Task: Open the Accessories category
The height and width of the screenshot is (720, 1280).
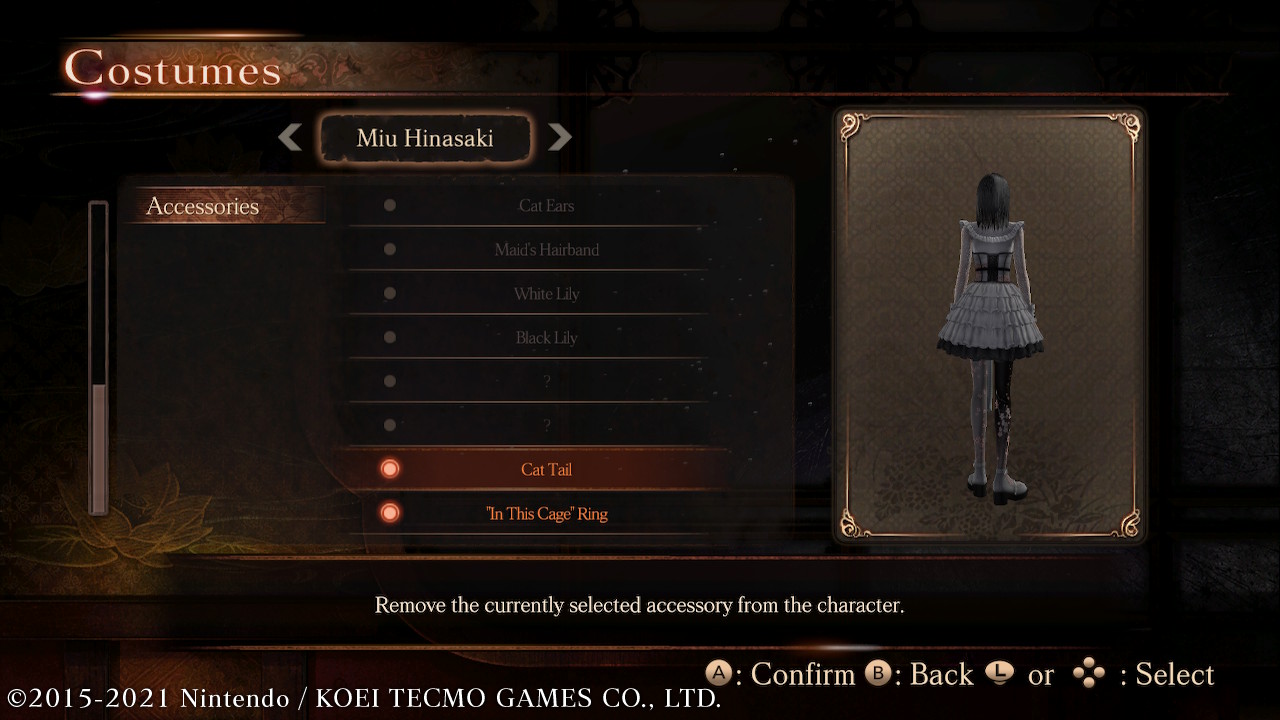Action: point(203,206)
